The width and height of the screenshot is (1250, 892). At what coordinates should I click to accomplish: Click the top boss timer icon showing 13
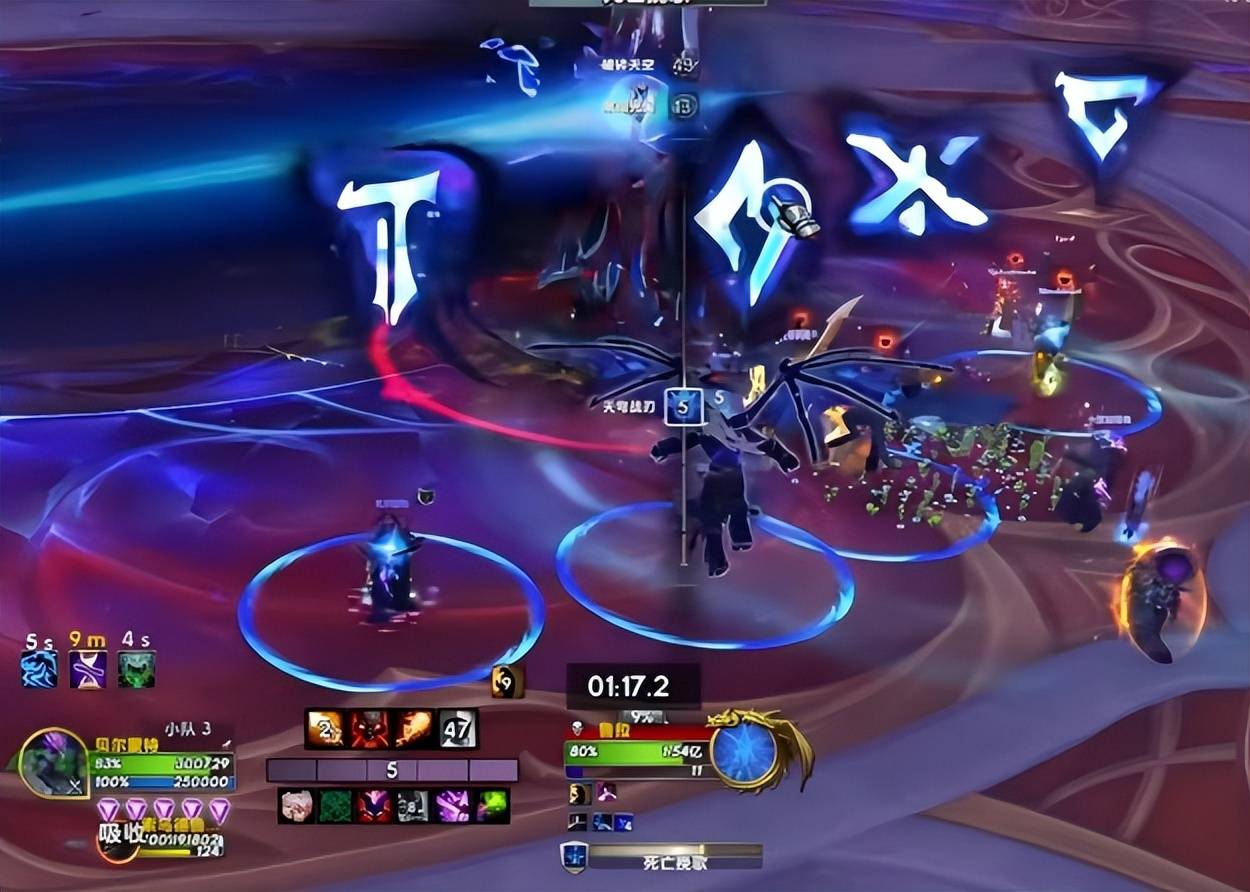[684, 105]
